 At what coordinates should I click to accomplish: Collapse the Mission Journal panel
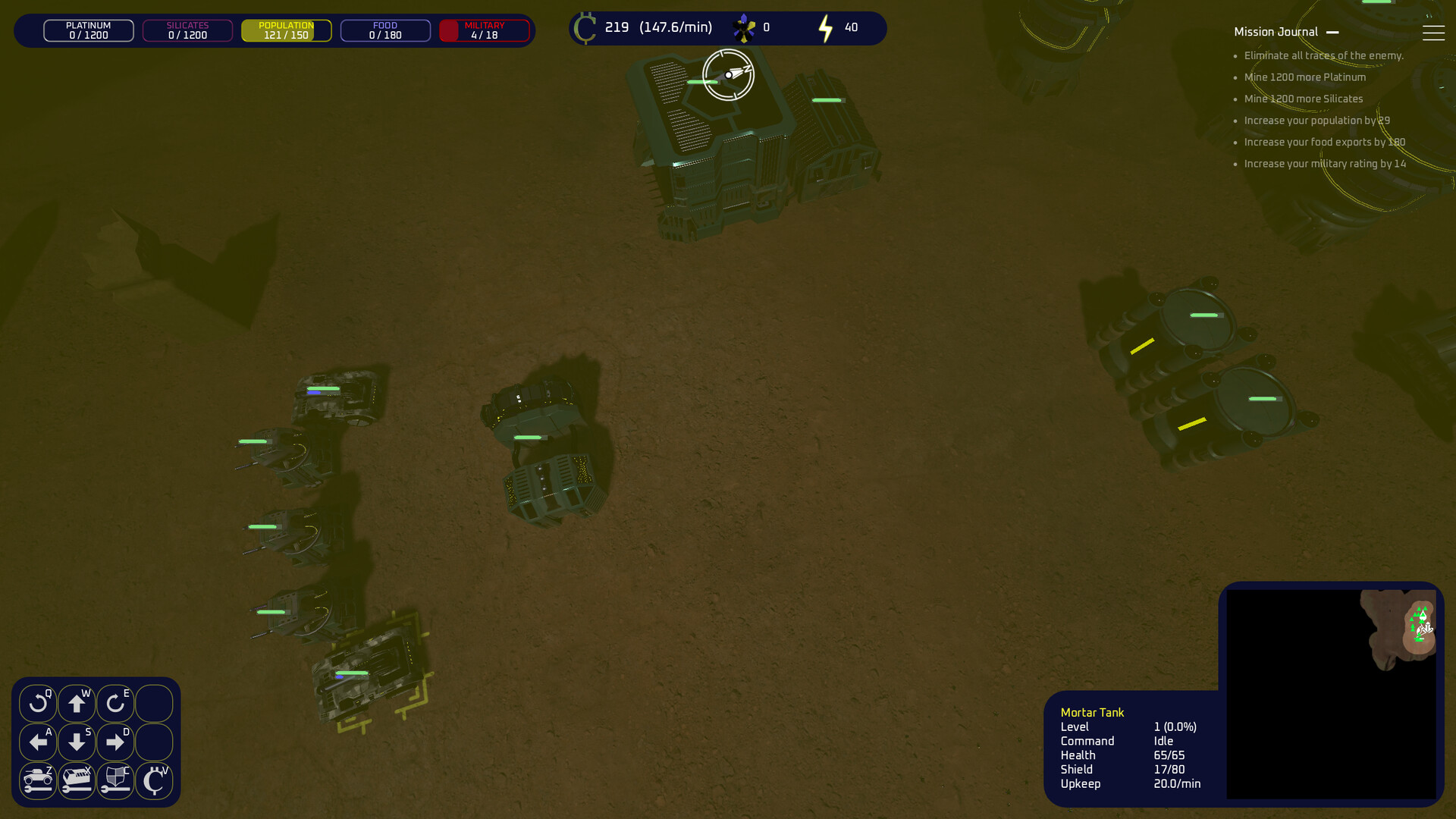1334,32
